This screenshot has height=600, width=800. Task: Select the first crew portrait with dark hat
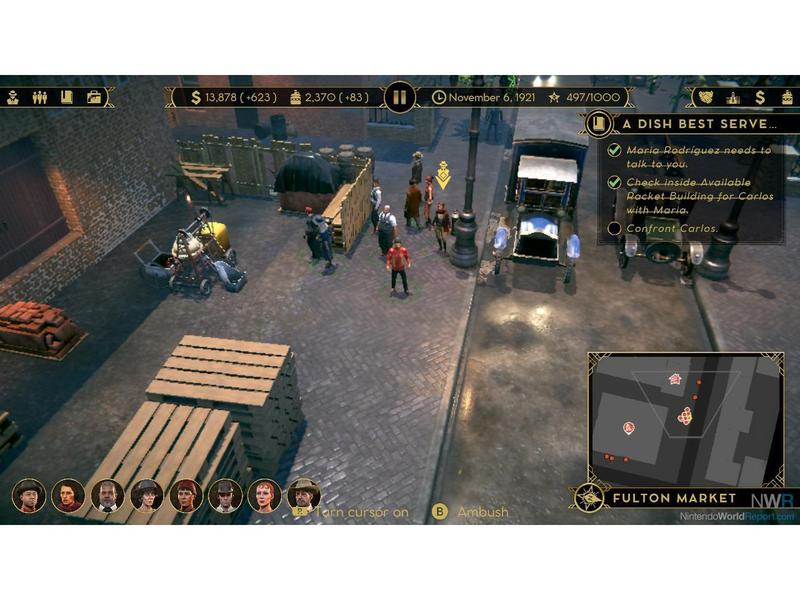[x=28, y=495]
